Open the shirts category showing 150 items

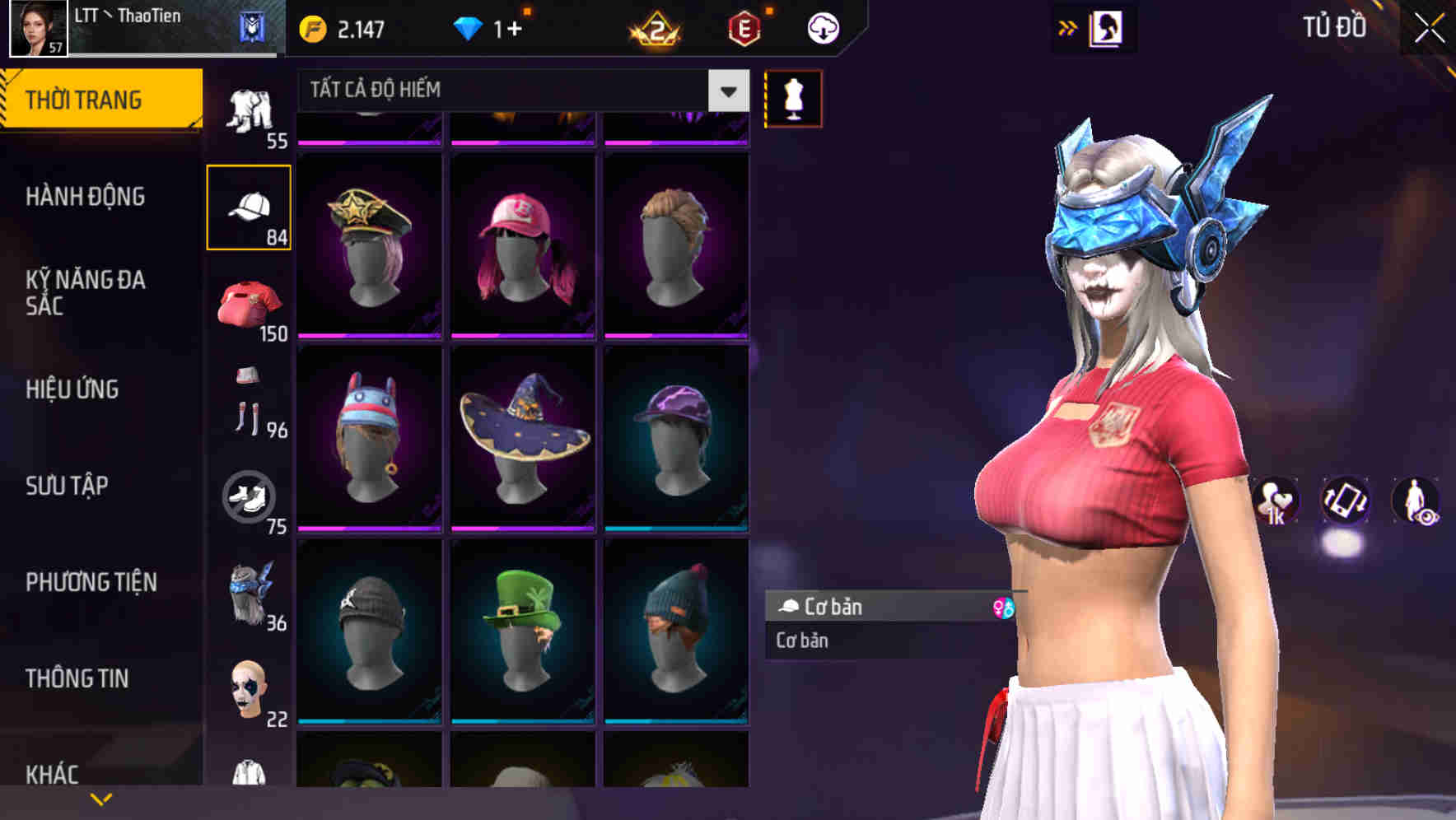point(250,305)
